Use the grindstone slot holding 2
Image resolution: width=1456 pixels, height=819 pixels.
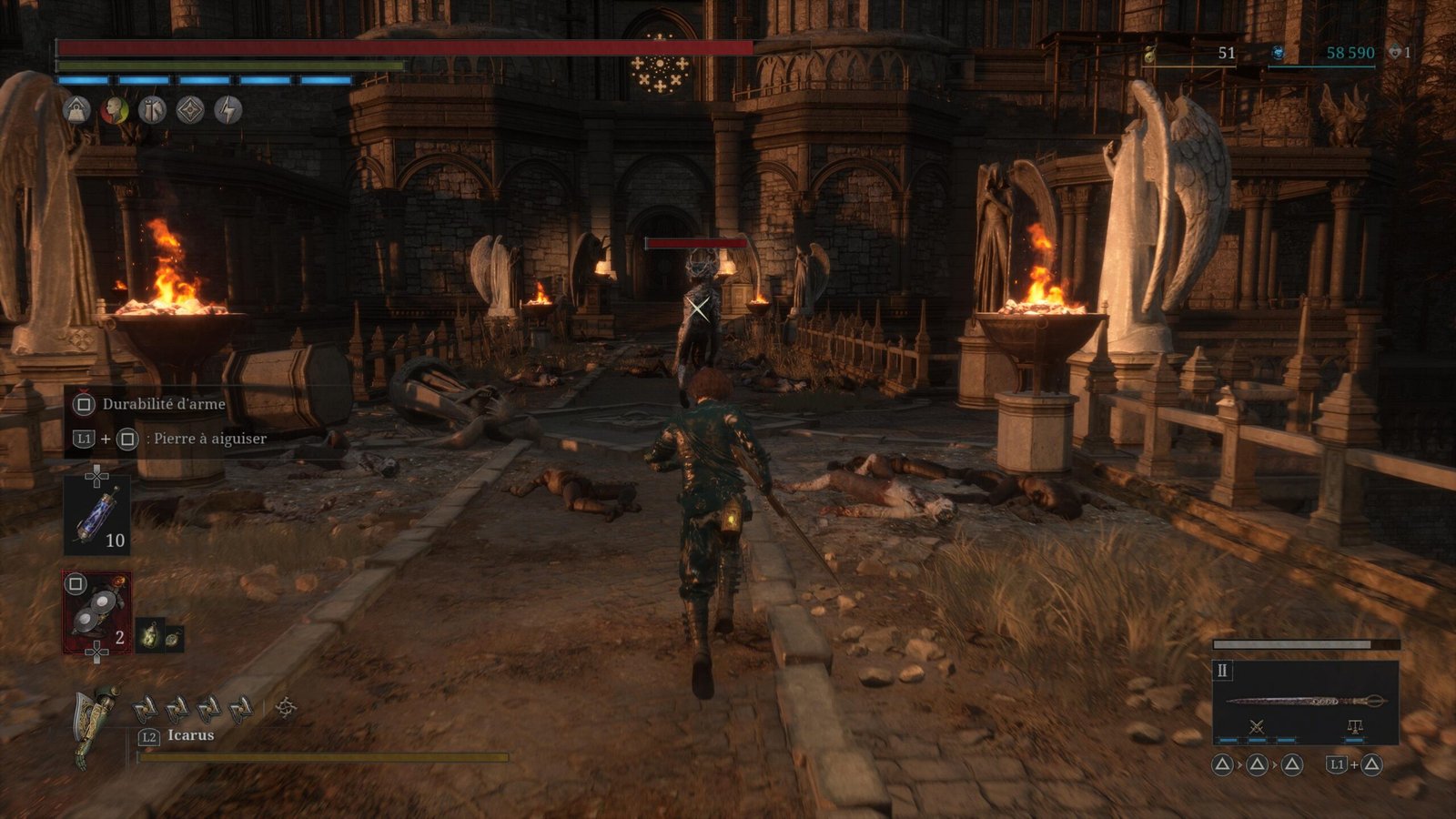96,612
